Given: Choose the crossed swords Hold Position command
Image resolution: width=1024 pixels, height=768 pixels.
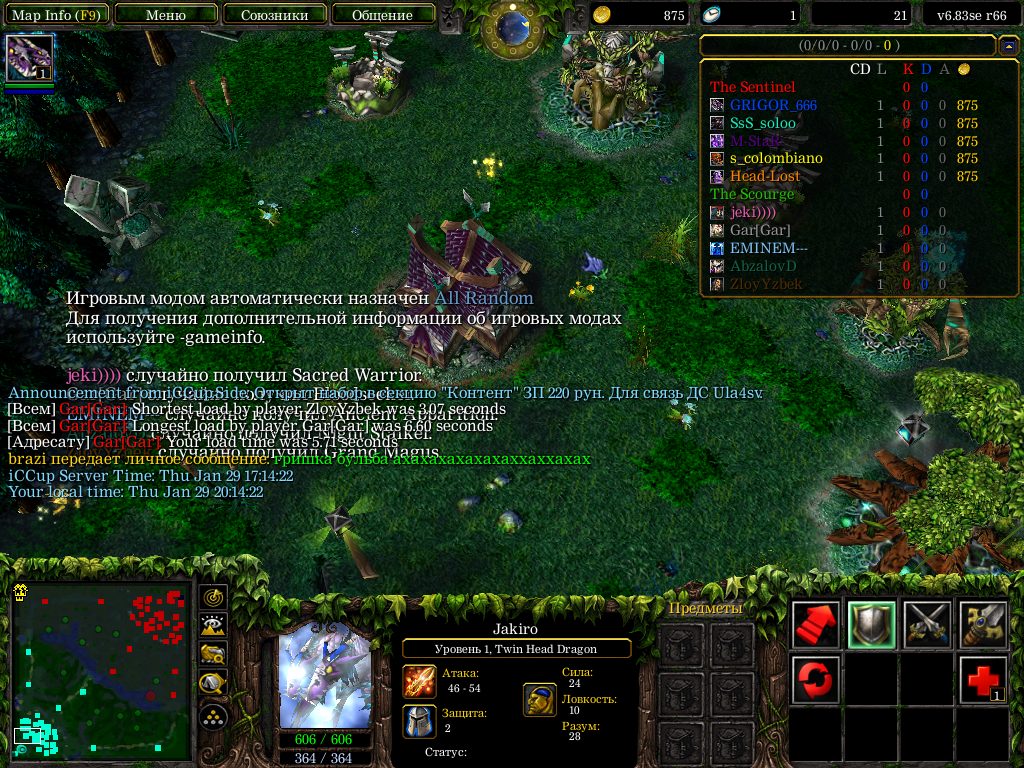Looking at the screenshot, I should (927, 625).
